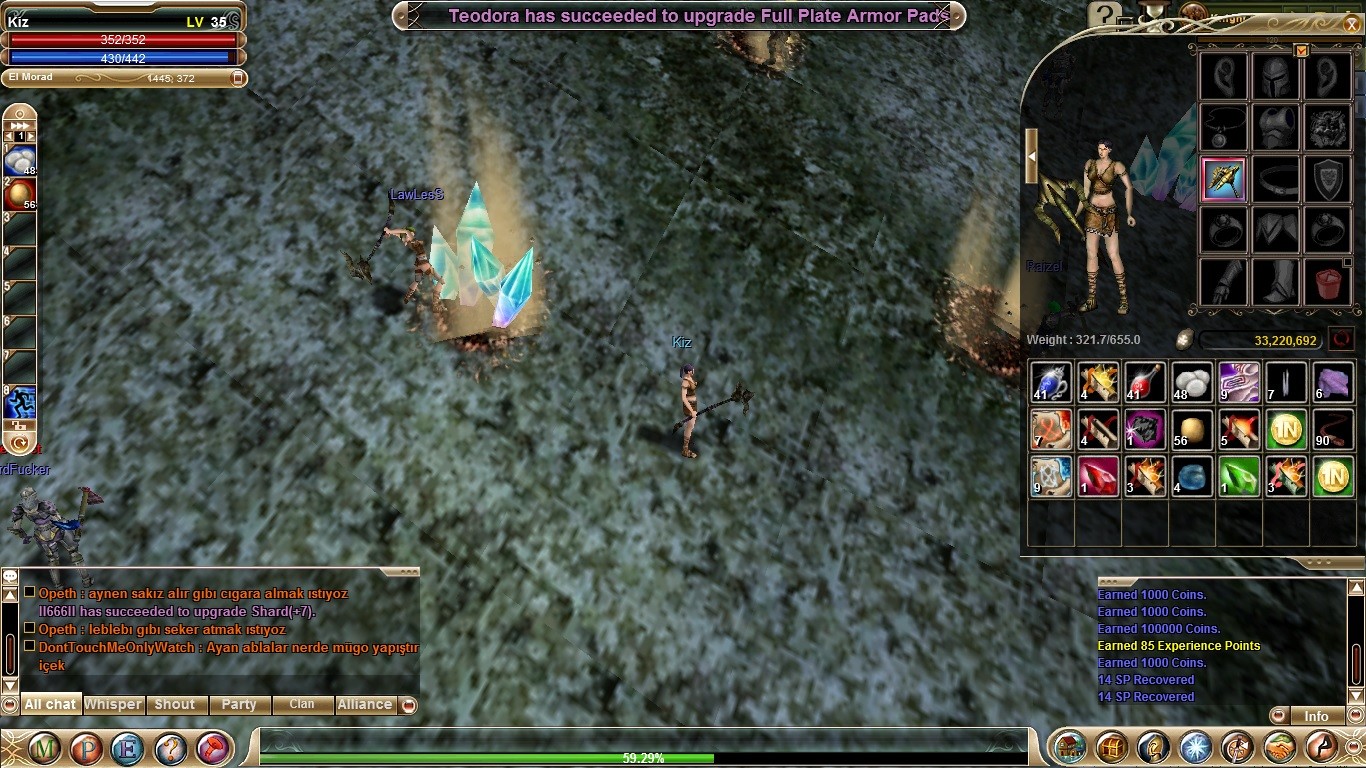Click the All chat tab
Screen dimensions: 1366x768
pos(50,704)
